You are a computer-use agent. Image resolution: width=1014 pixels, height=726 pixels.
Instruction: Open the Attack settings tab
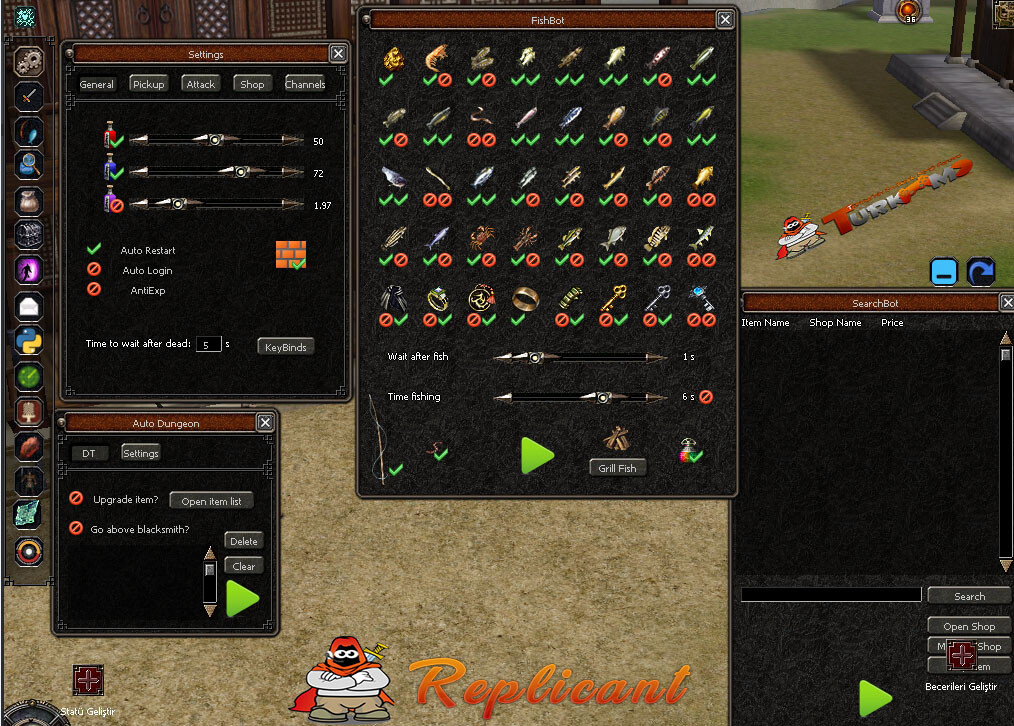pyautogui.click(x=200, y=84)
